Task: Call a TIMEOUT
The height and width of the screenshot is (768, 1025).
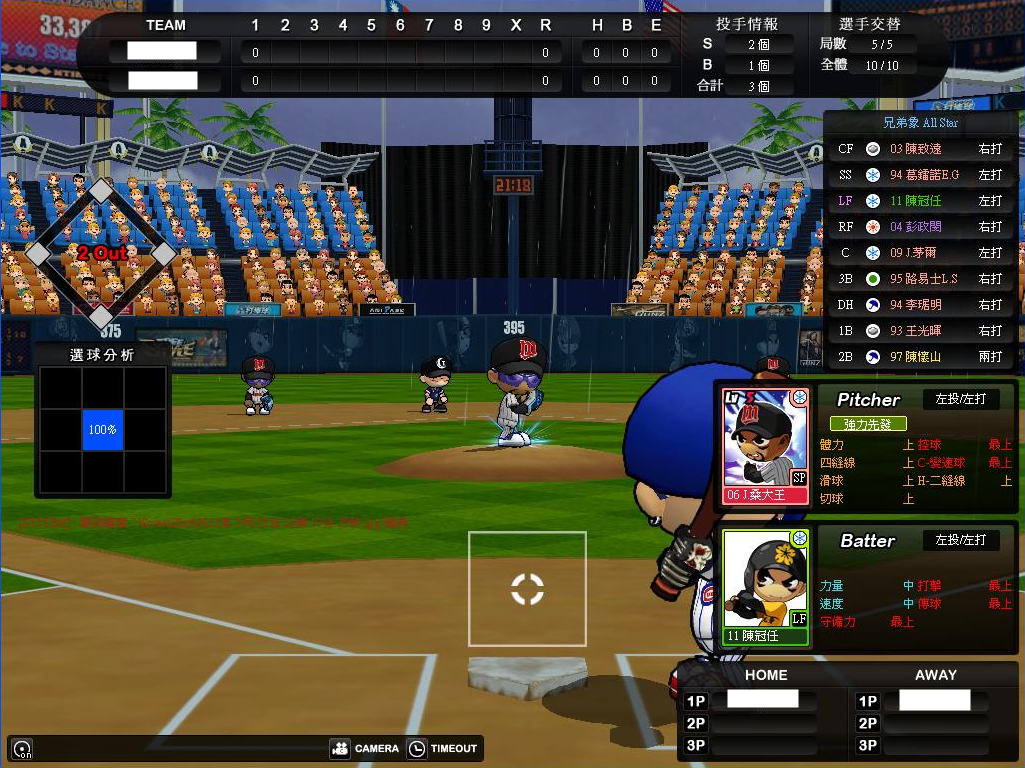Action: [x=444, y=748]
